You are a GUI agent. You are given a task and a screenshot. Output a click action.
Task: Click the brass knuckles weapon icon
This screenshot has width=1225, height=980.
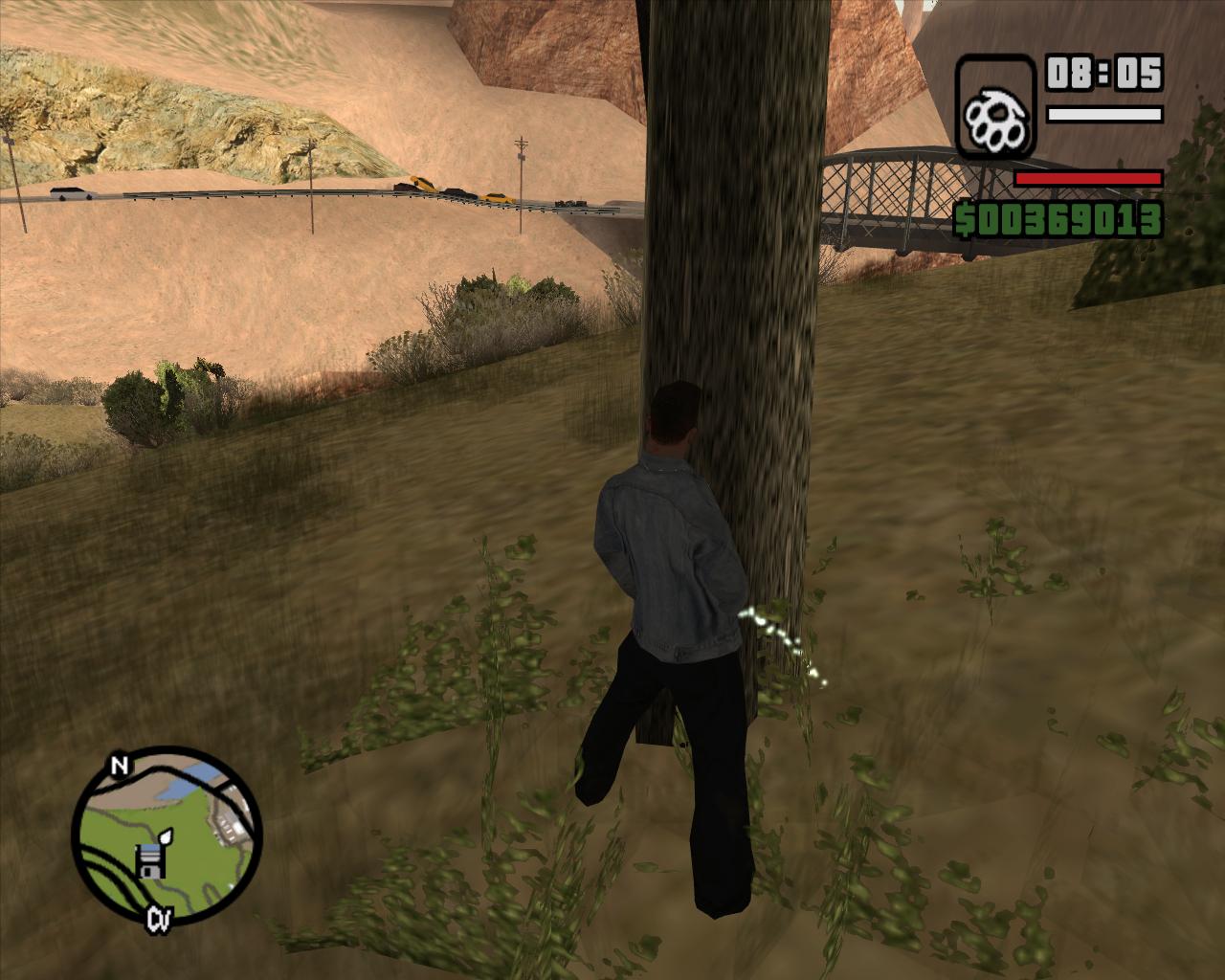(x=995, y=107)
